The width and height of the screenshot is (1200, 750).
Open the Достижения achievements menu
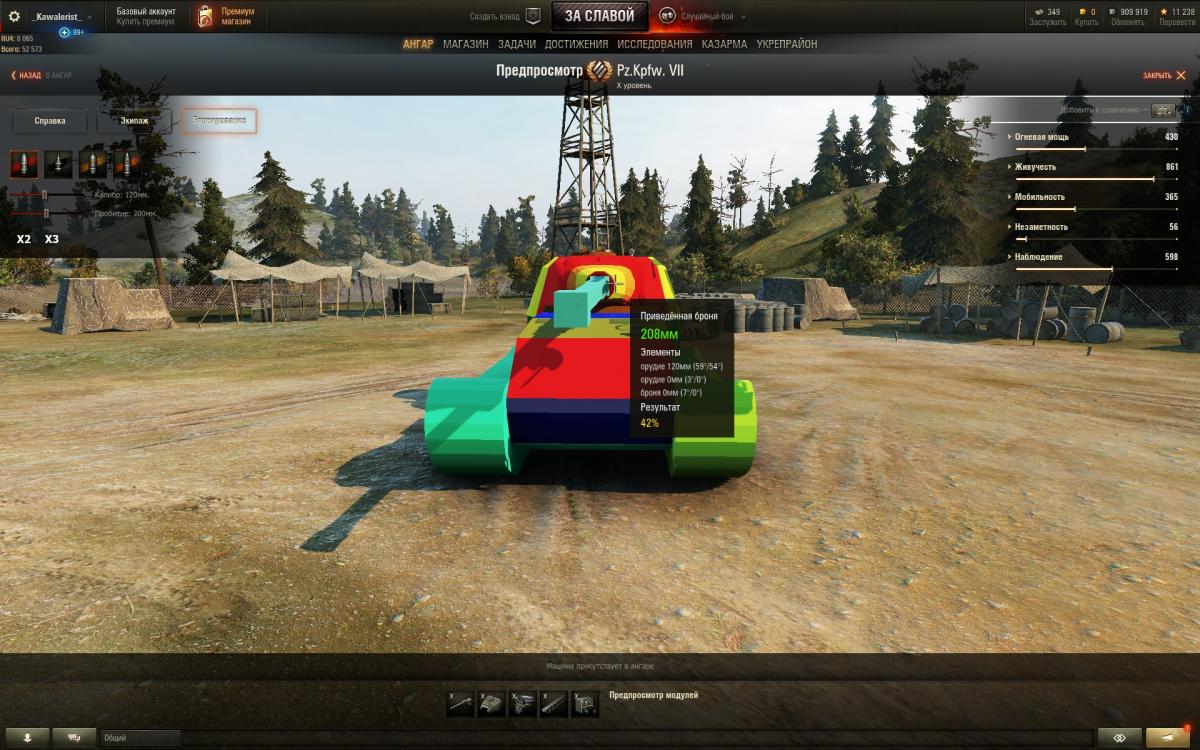coord(576,44)
